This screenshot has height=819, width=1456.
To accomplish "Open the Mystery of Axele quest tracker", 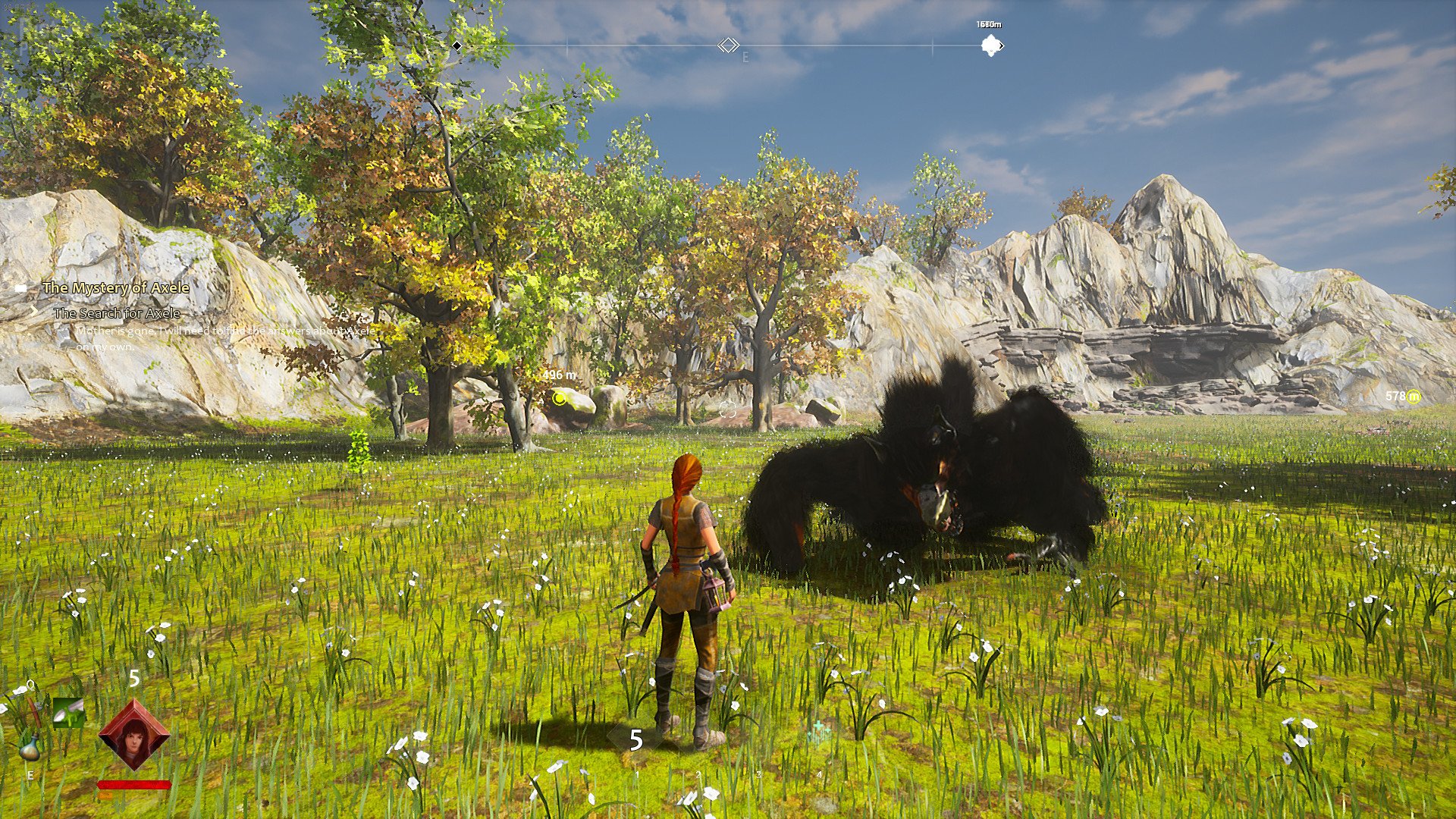I will point(115,288).
